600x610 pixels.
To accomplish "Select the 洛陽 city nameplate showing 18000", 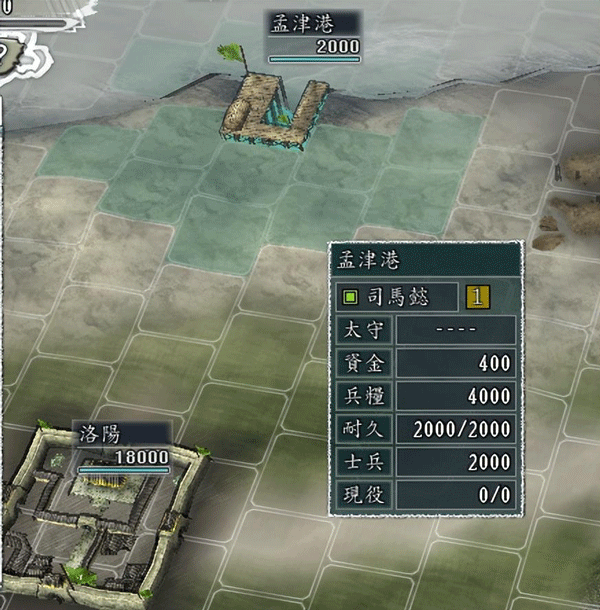I will coord(123,445).
